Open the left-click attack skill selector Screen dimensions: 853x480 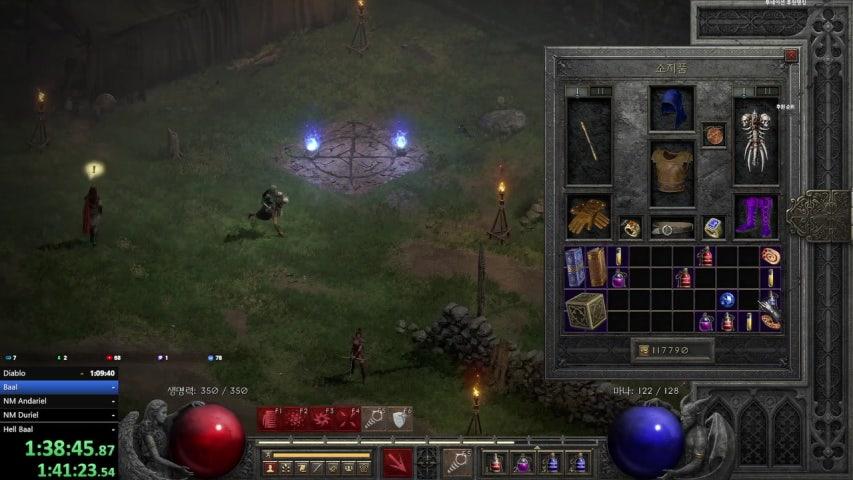click(397, 462)
